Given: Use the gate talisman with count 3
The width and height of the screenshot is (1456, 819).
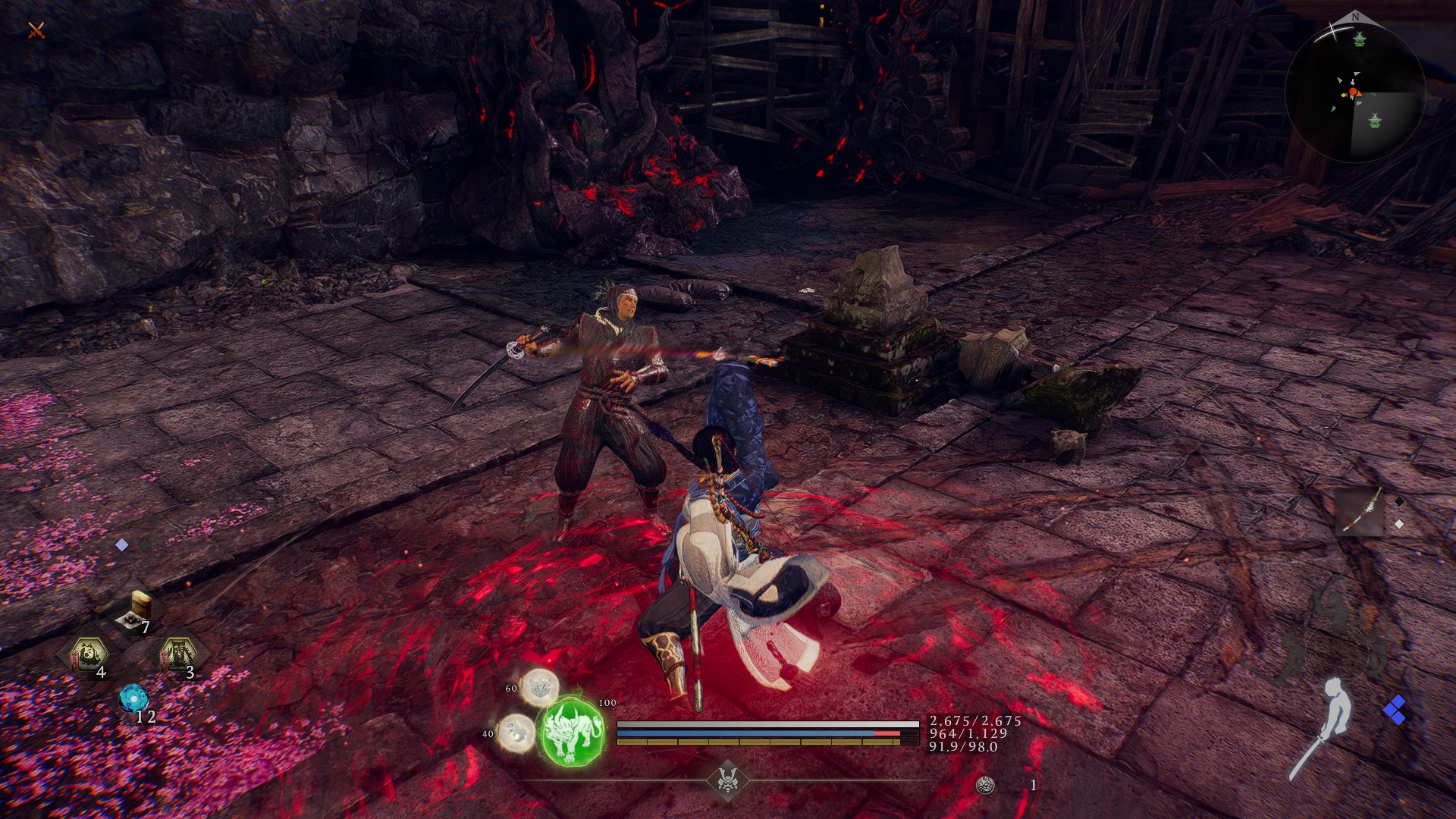Looking at the screenshot, I should click(x=177, y=654).
